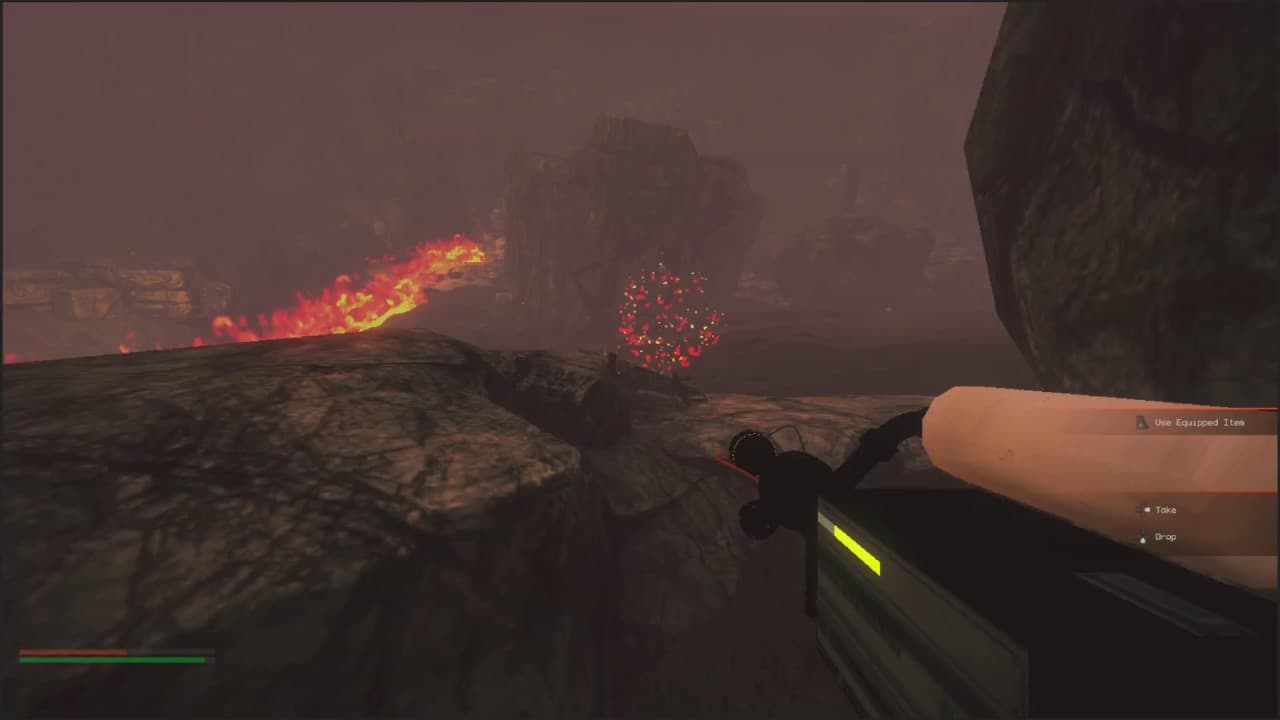Click the orange divider line above the prompts

1200,408
